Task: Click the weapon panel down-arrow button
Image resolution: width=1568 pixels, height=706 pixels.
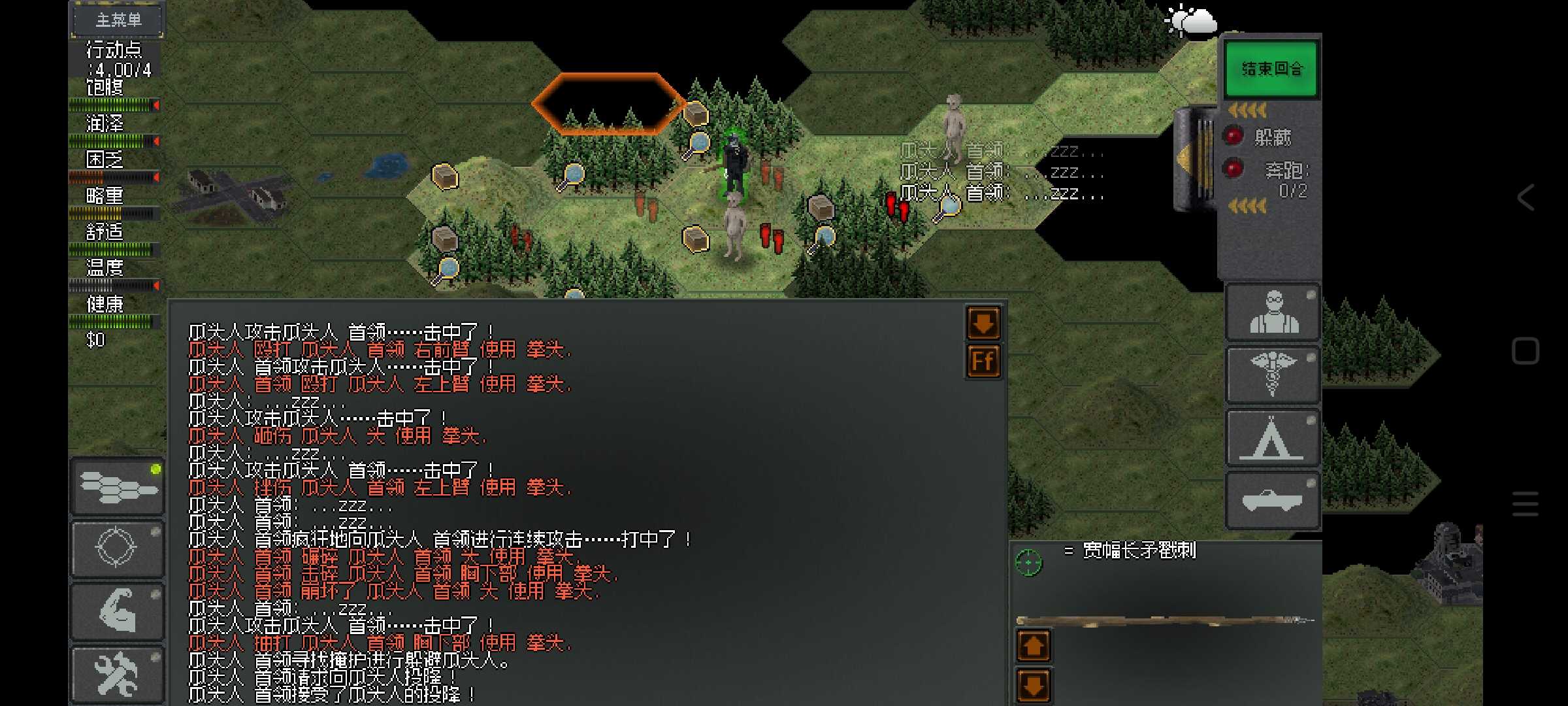Action: (1034, 685)
